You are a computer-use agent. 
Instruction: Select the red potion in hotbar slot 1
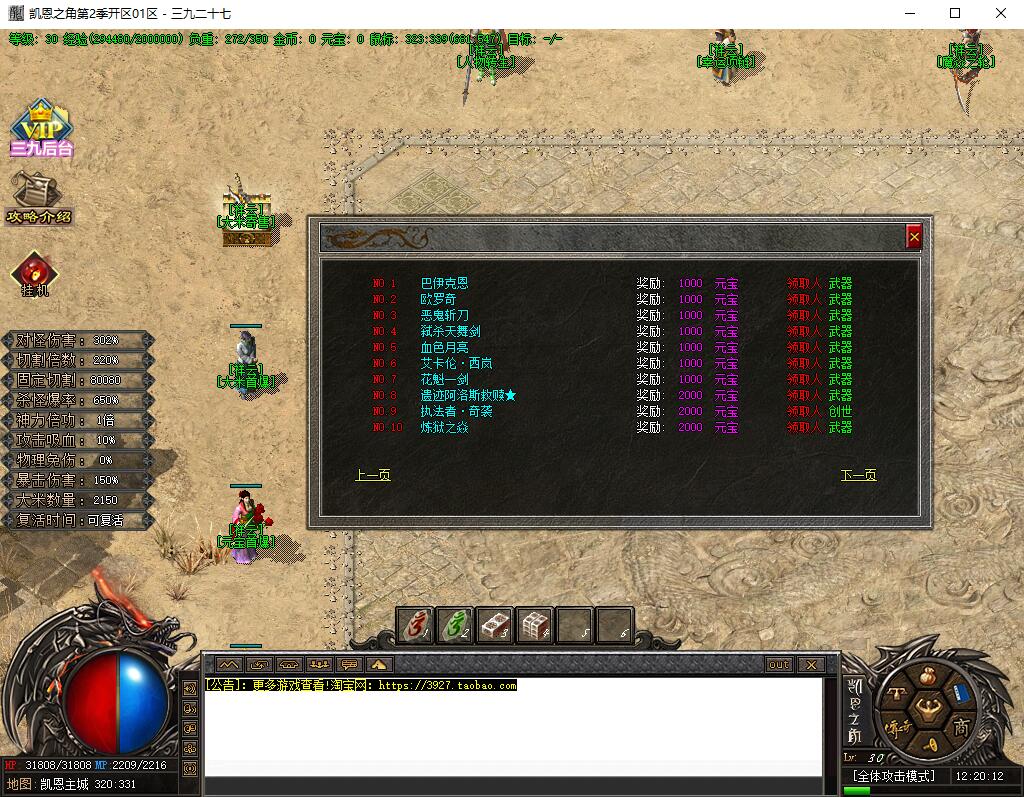(415, 626)
